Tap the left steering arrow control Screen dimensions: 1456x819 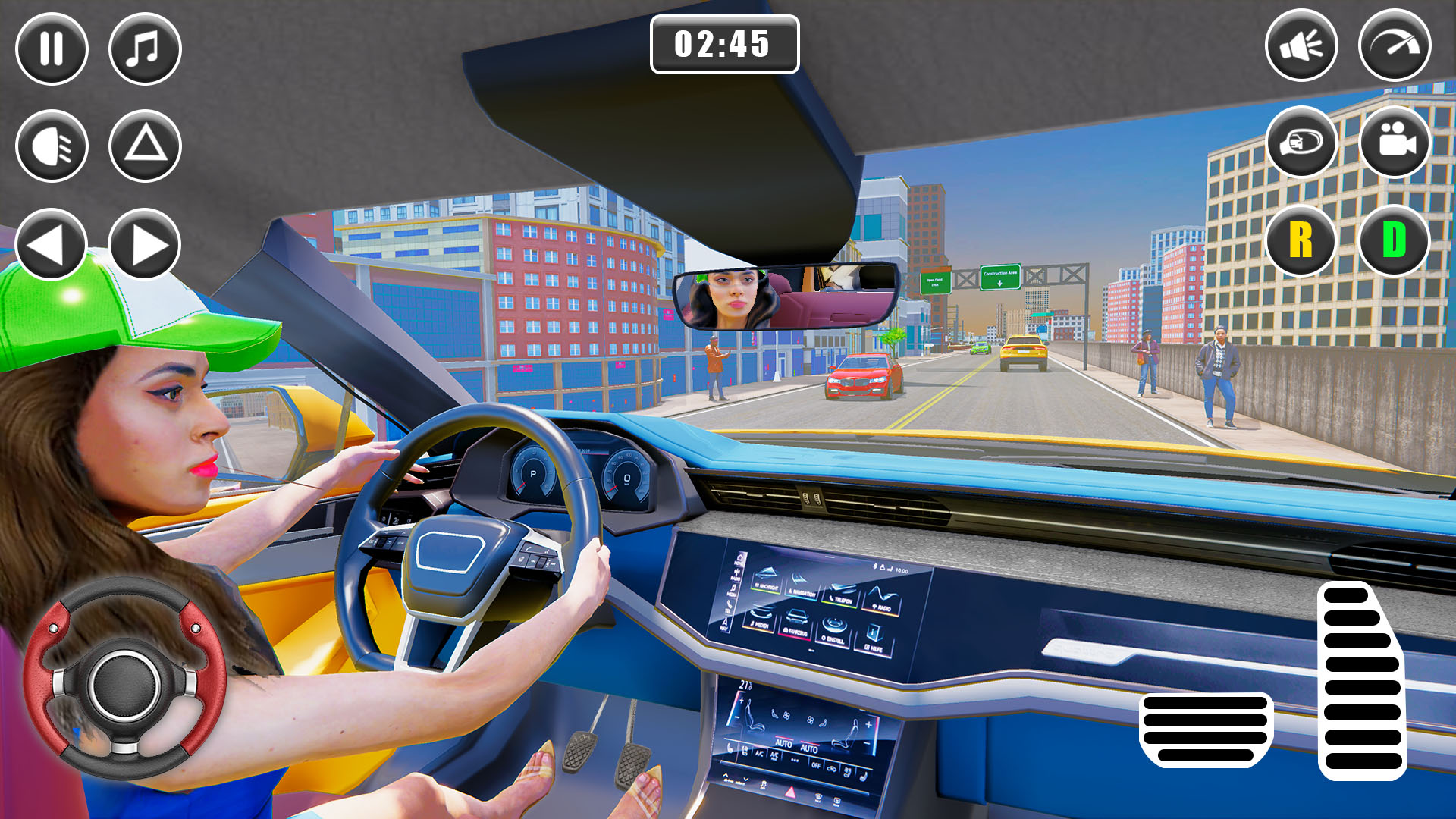click(x=50, y=244)
